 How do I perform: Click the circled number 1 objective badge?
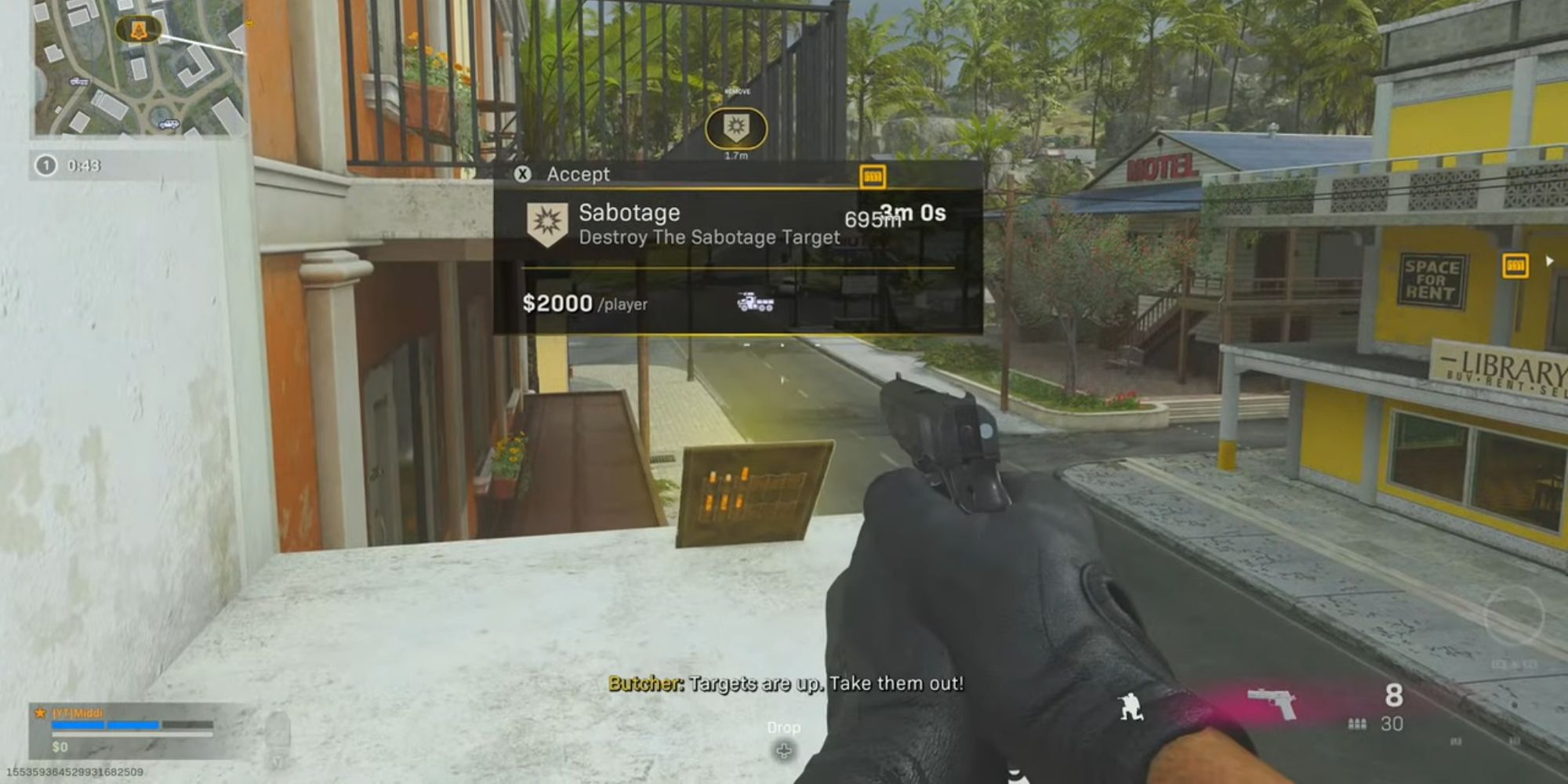(45, 165)
